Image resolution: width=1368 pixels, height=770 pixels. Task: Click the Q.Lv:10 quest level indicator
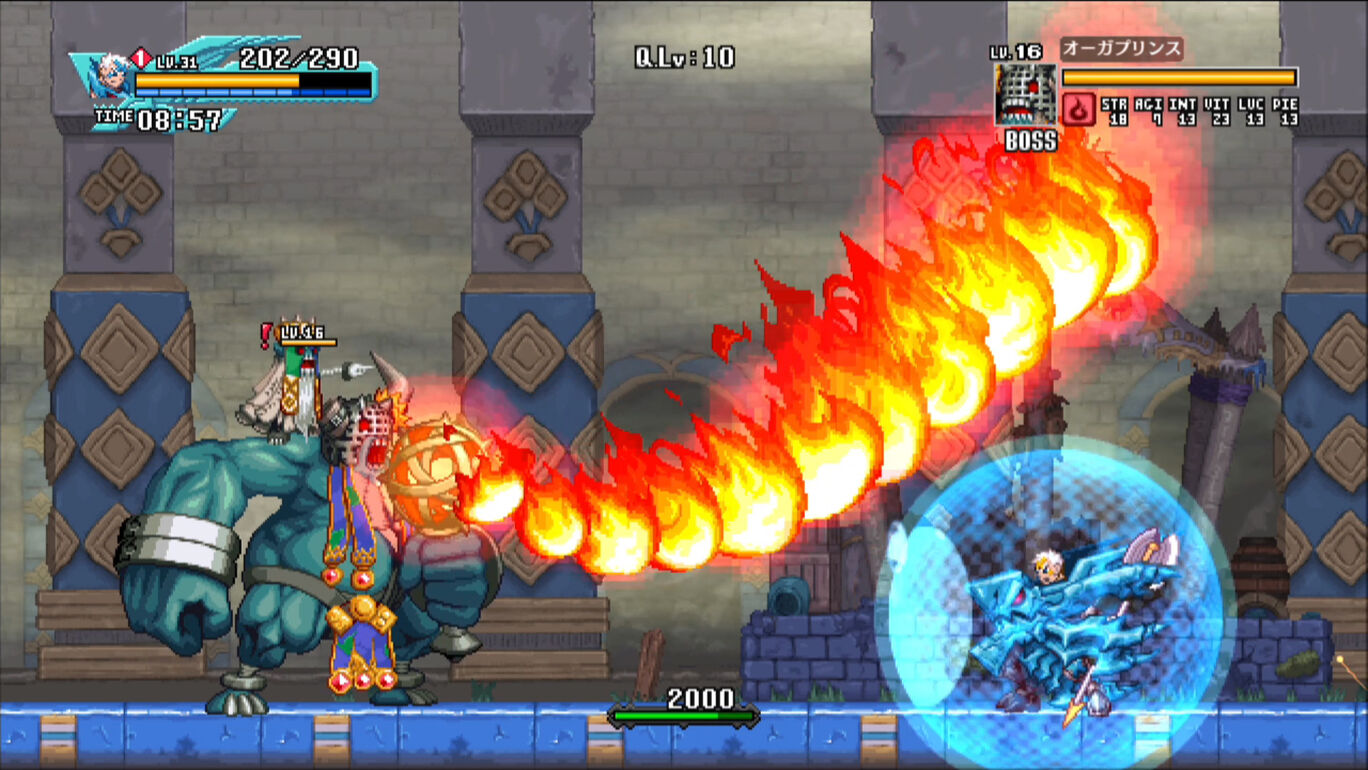pos(685,57)
